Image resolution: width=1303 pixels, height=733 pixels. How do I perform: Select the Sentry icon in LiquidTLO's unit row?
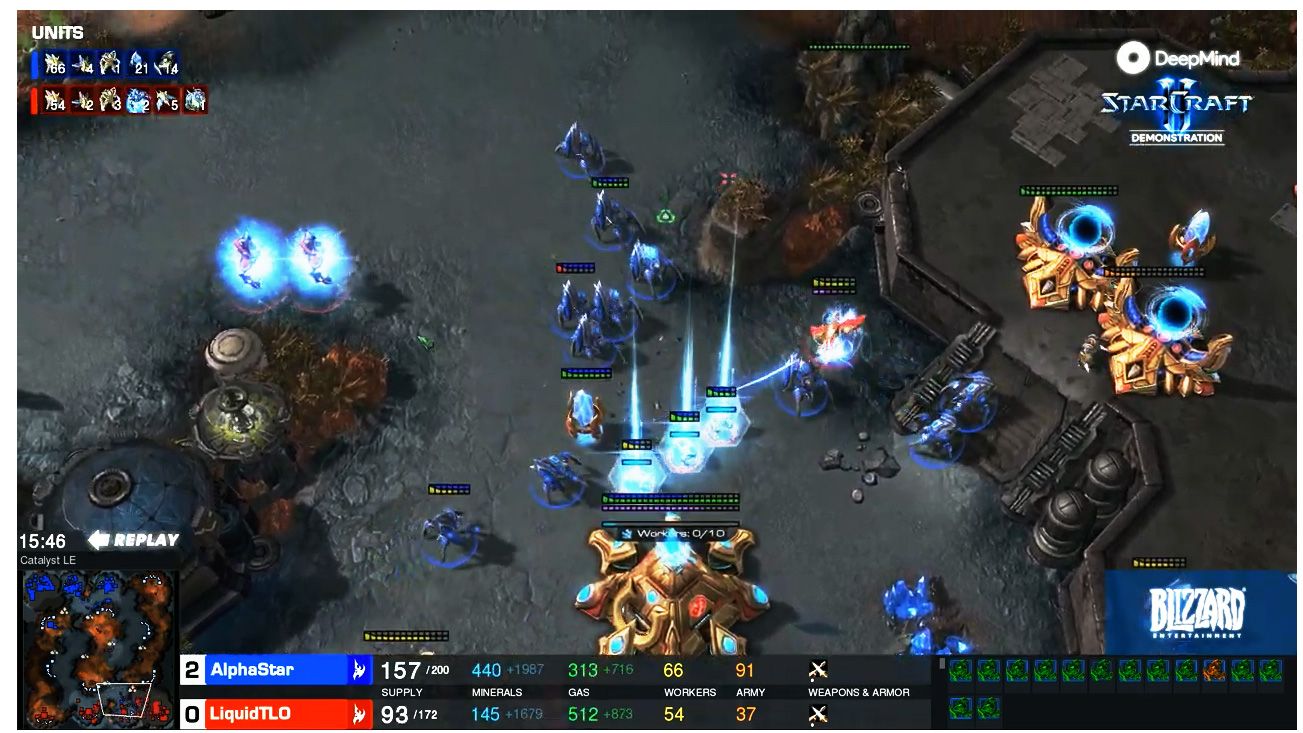[137, 99]
